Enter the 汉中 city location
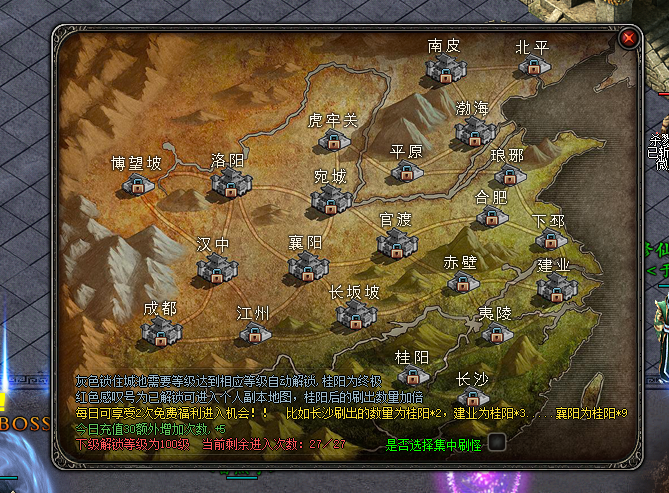Image resolution: width=669 pixels, height=493 pixels. 214,267
